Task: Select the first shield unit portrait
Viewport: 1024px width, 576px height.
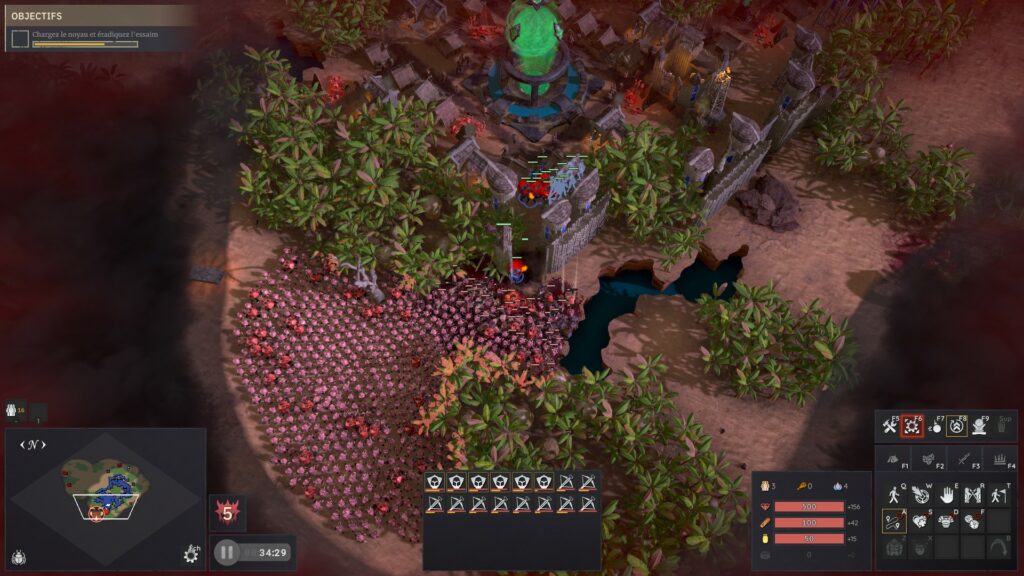Action: coord(434,483)
